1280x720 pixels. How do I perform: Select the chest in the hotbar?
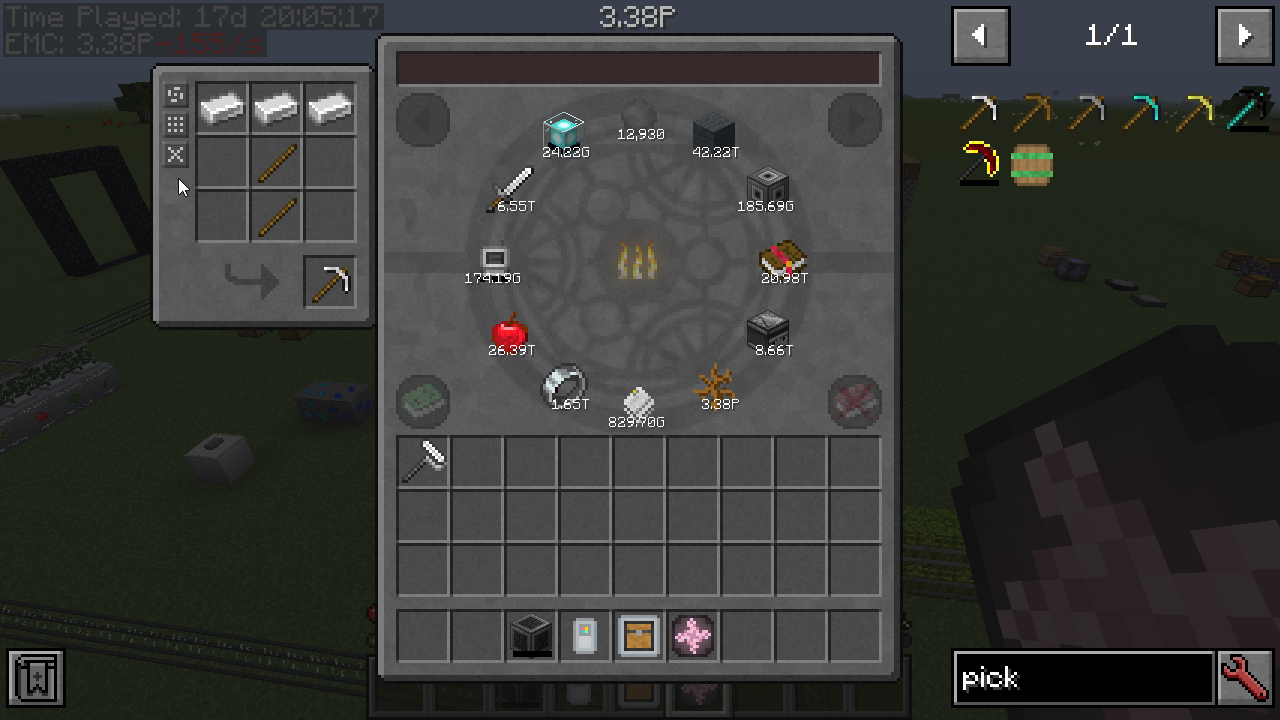coord(639,636)
